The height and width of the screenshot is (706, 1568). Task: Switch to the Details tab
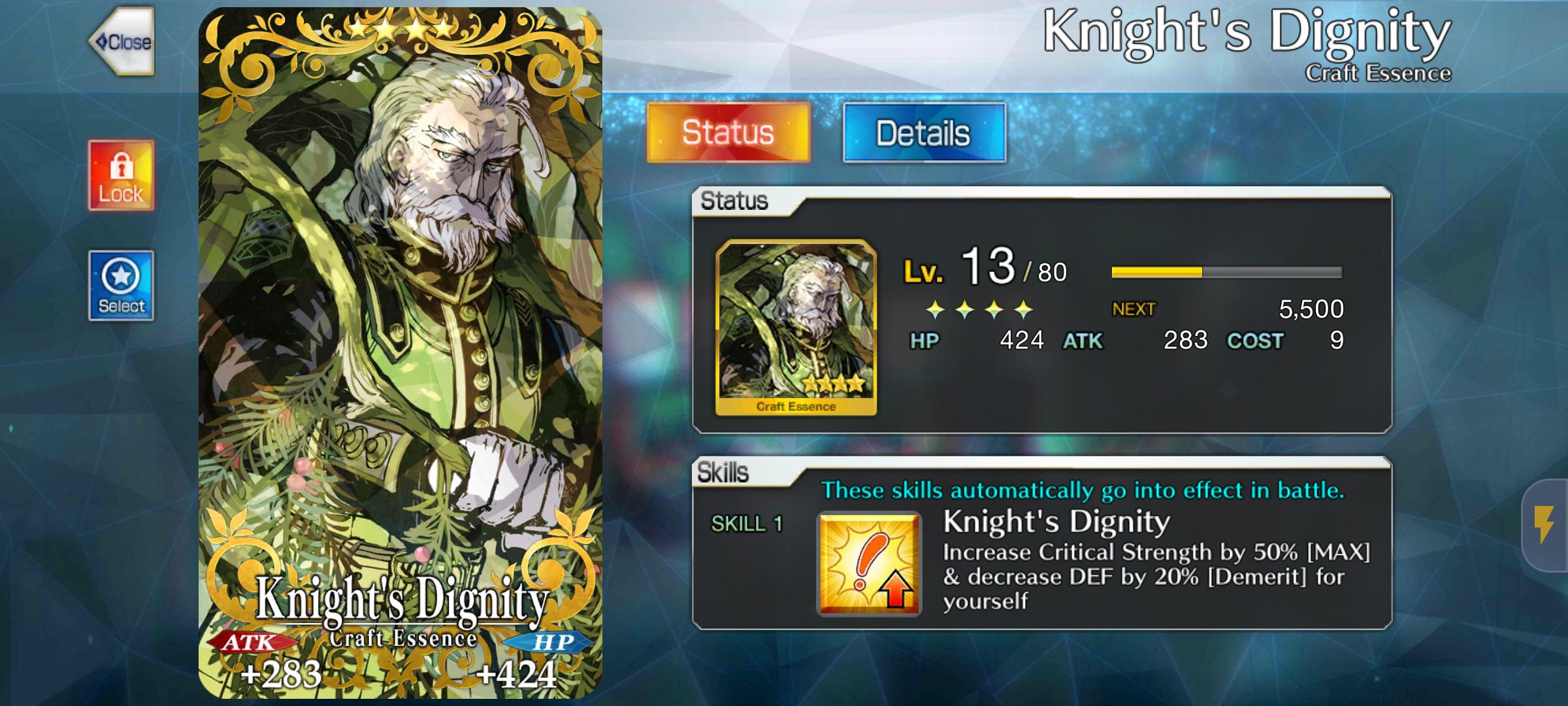coord(924,133)
